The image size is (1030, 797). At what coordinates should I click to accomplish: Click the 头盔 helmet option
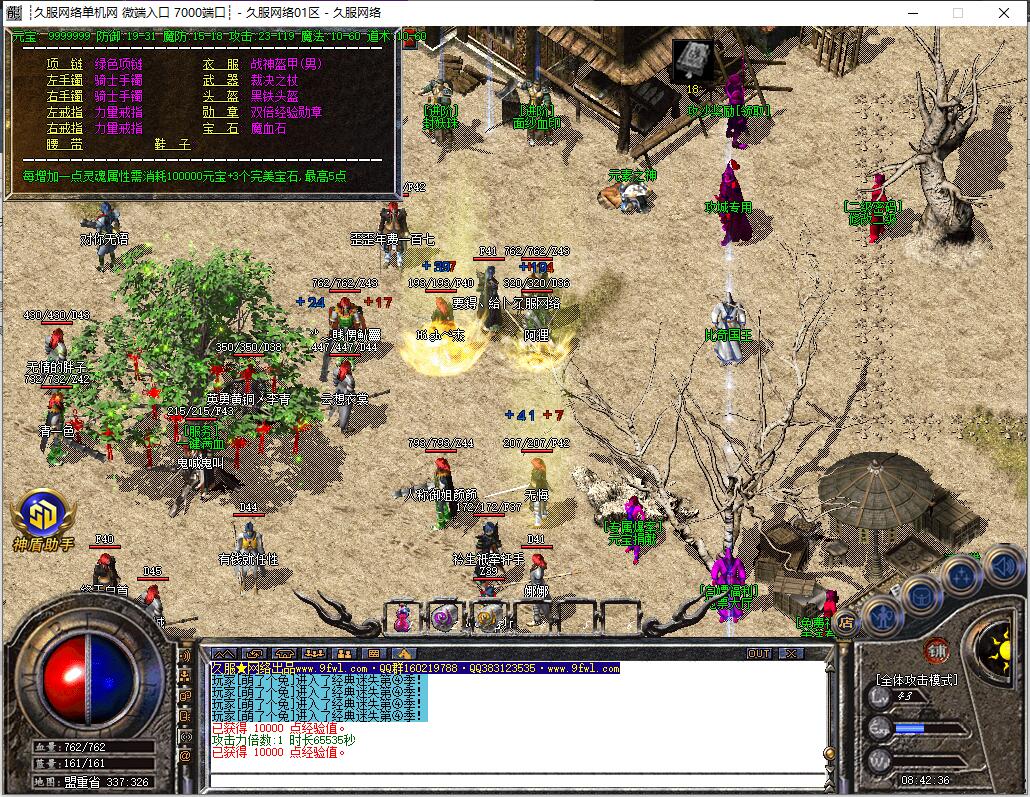click(x=221, y=96)
